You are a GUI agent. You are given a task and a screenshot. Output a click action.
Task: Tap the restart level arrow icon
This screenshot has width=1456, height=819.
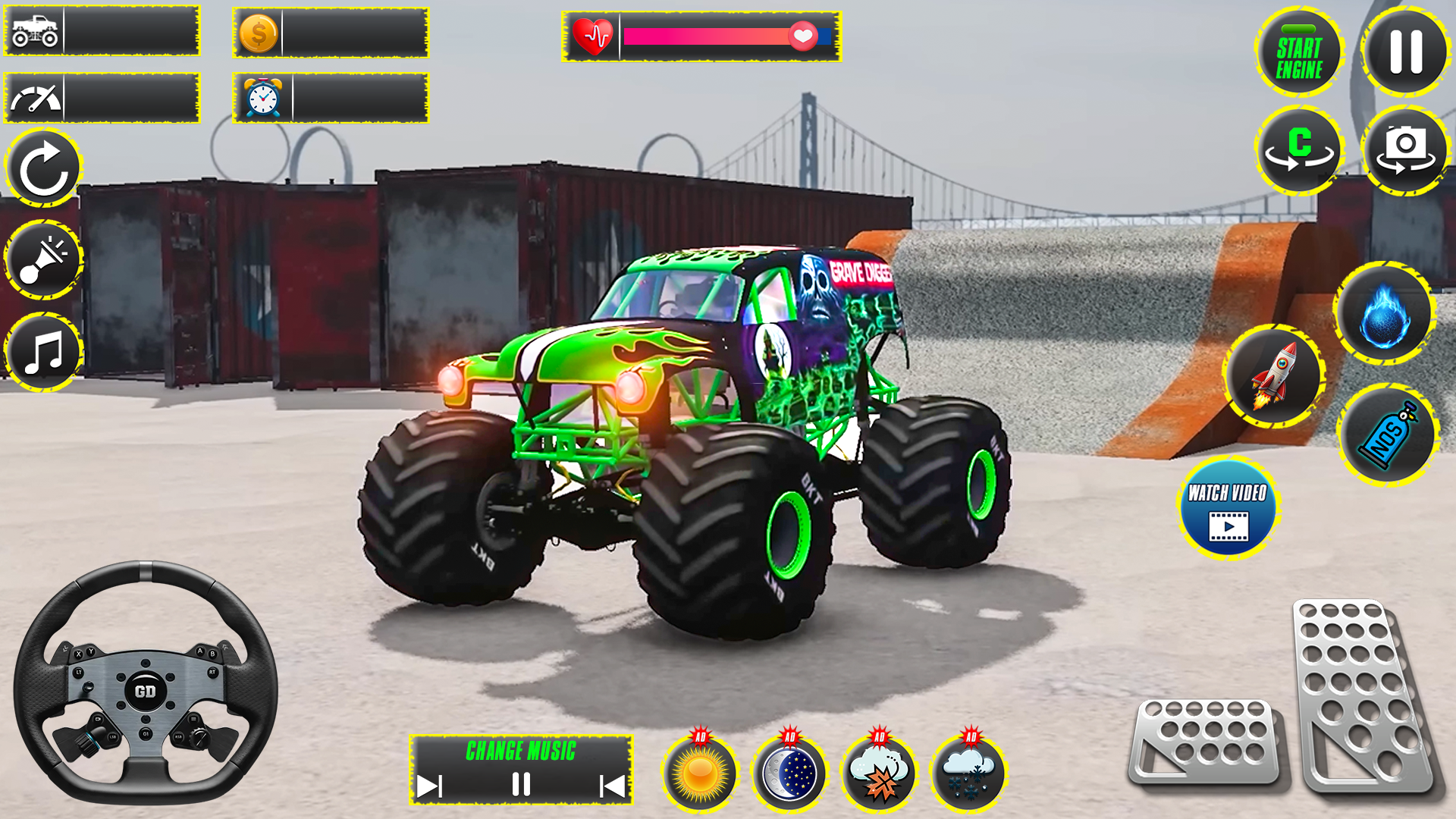(43, 168)
